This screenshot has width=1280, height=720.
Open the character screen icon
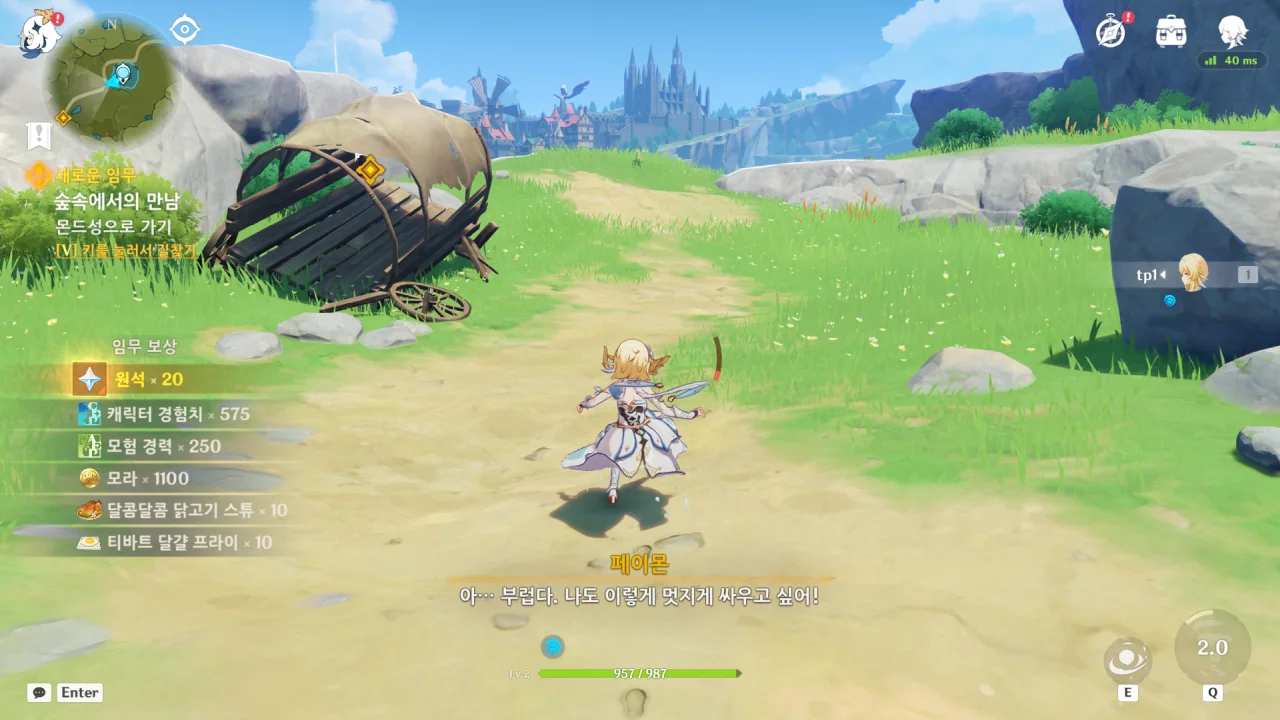click(x=1232, y=31)
